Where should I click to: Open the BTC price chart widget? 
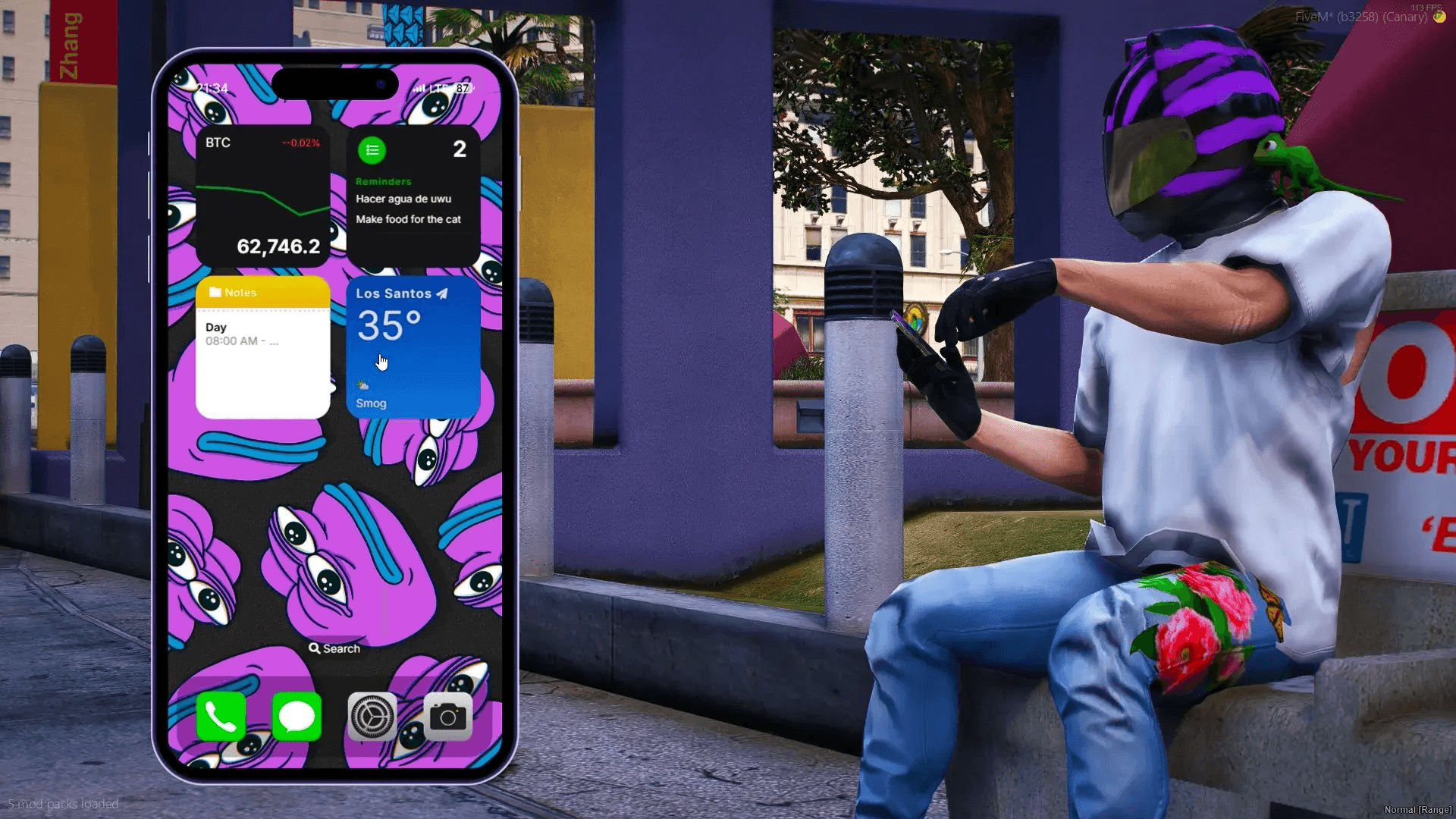pos(262,197)
